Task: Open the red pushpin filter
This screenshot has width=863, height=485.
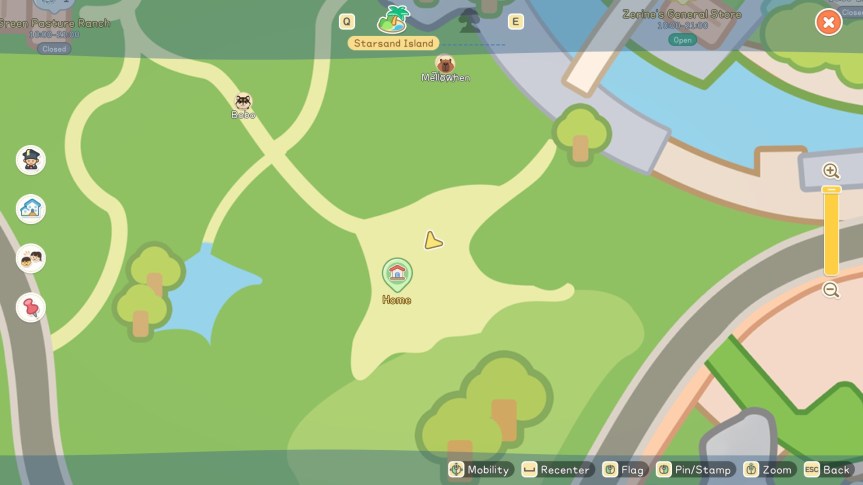Action: 31,307
